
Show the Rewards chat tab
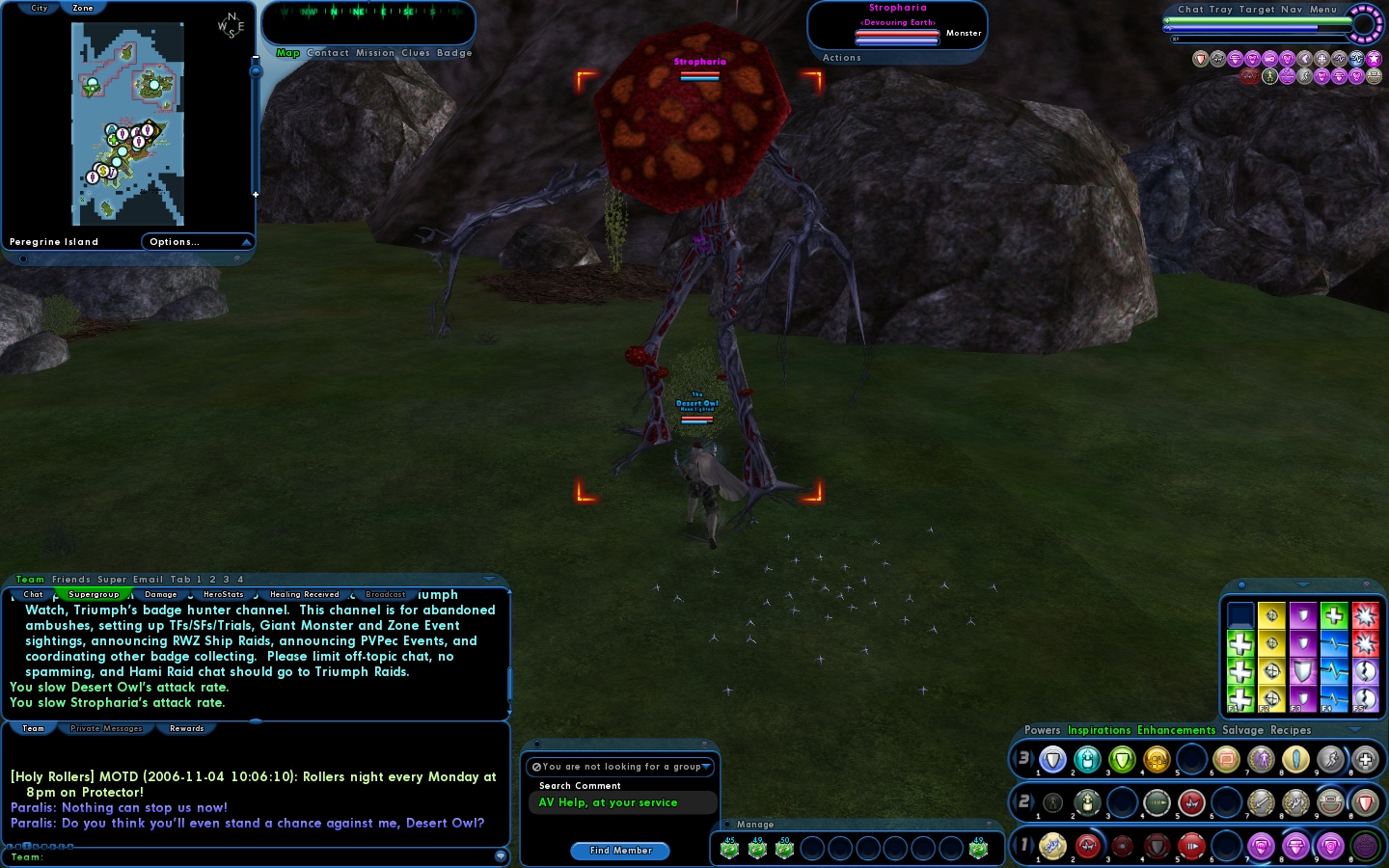click(x=186, y=728)
